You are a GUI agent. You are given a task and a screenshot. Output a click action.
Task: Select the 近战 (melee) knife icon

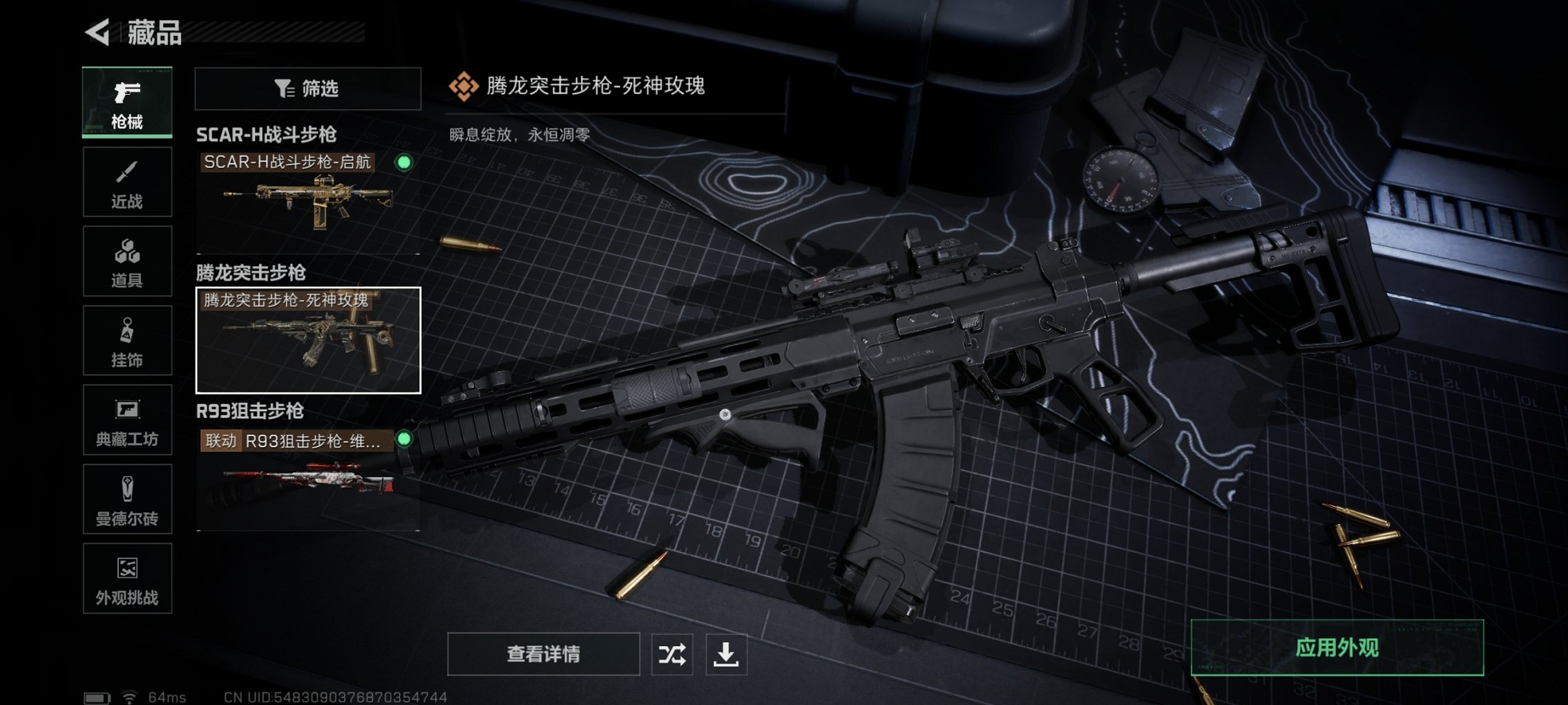coord(126,171)
